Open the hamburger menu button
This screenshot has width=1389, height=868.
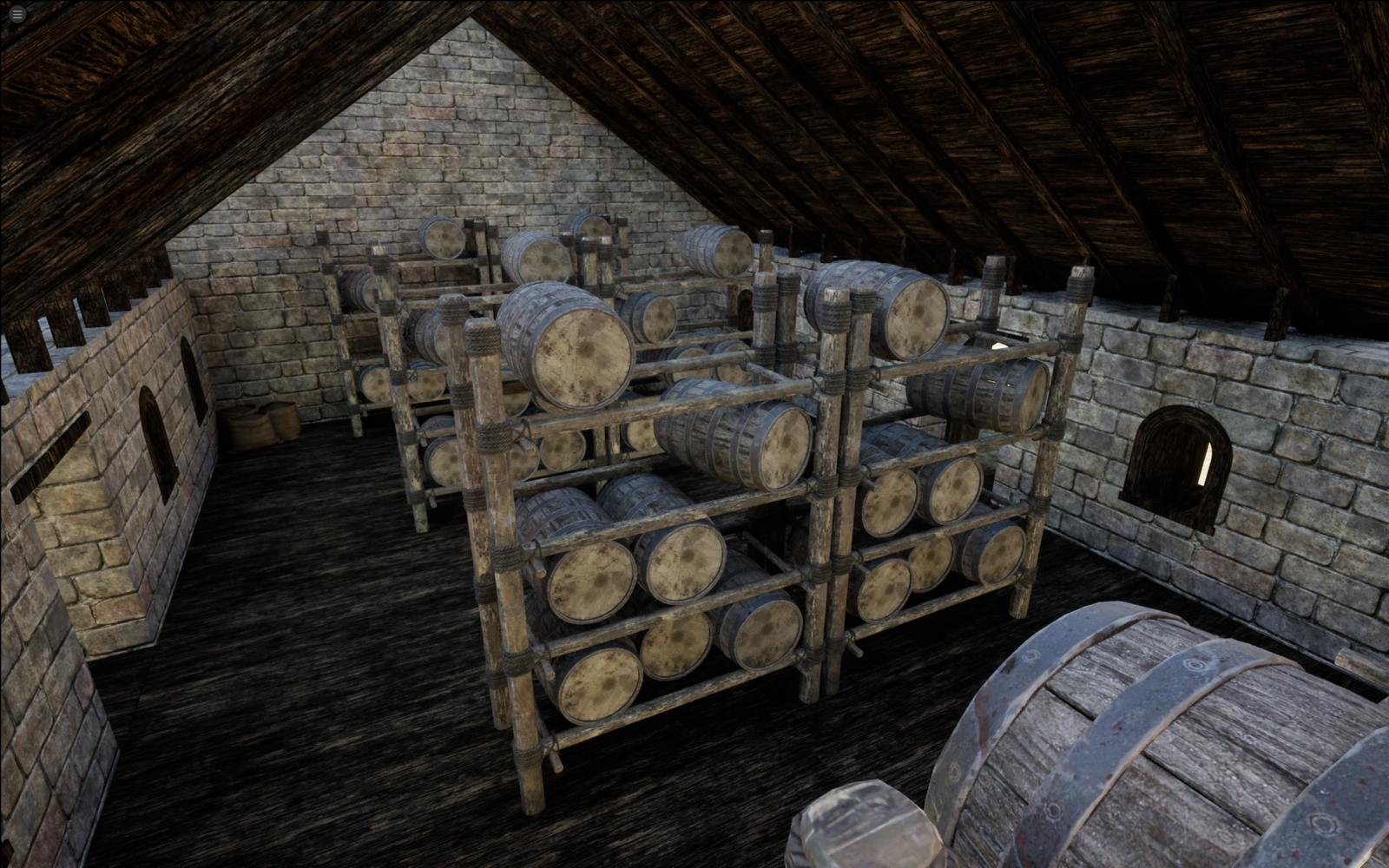(x=16, y=15)
